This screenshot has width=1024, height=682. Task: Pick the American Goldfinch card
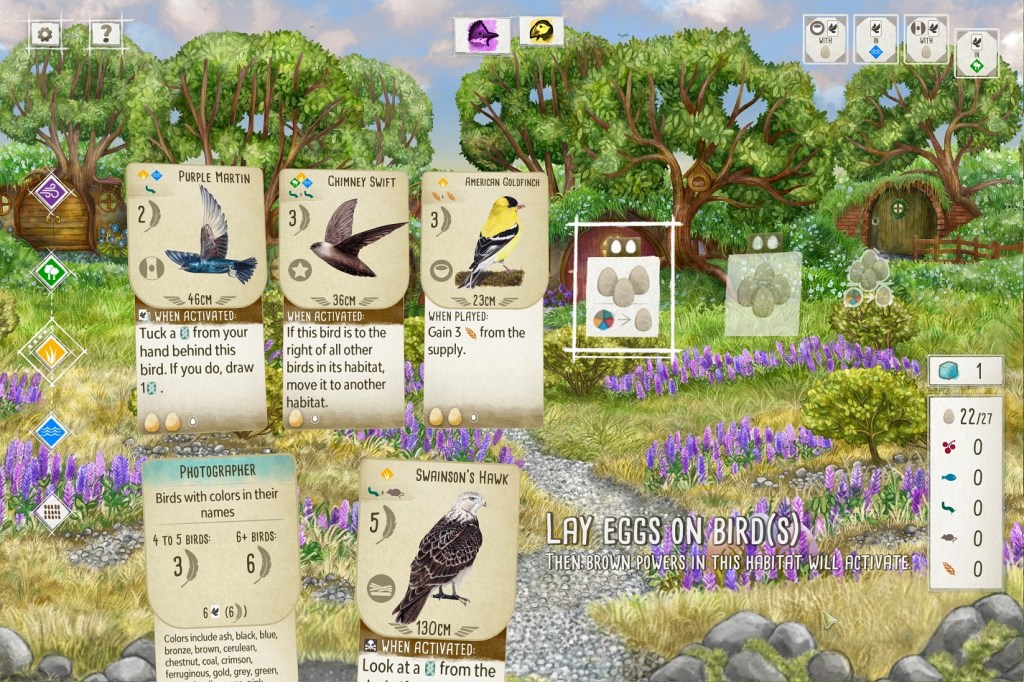point(484,300)
